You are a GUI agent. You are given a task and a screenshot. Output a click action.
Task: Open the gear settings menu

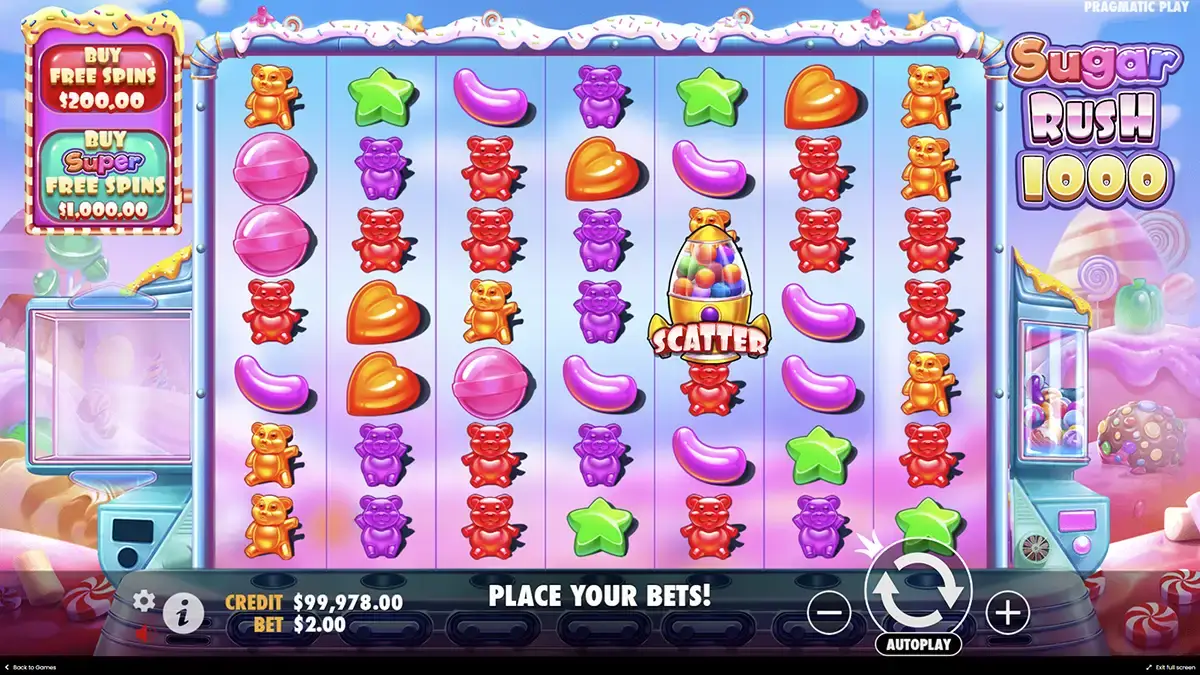click(x=145, y=600)
